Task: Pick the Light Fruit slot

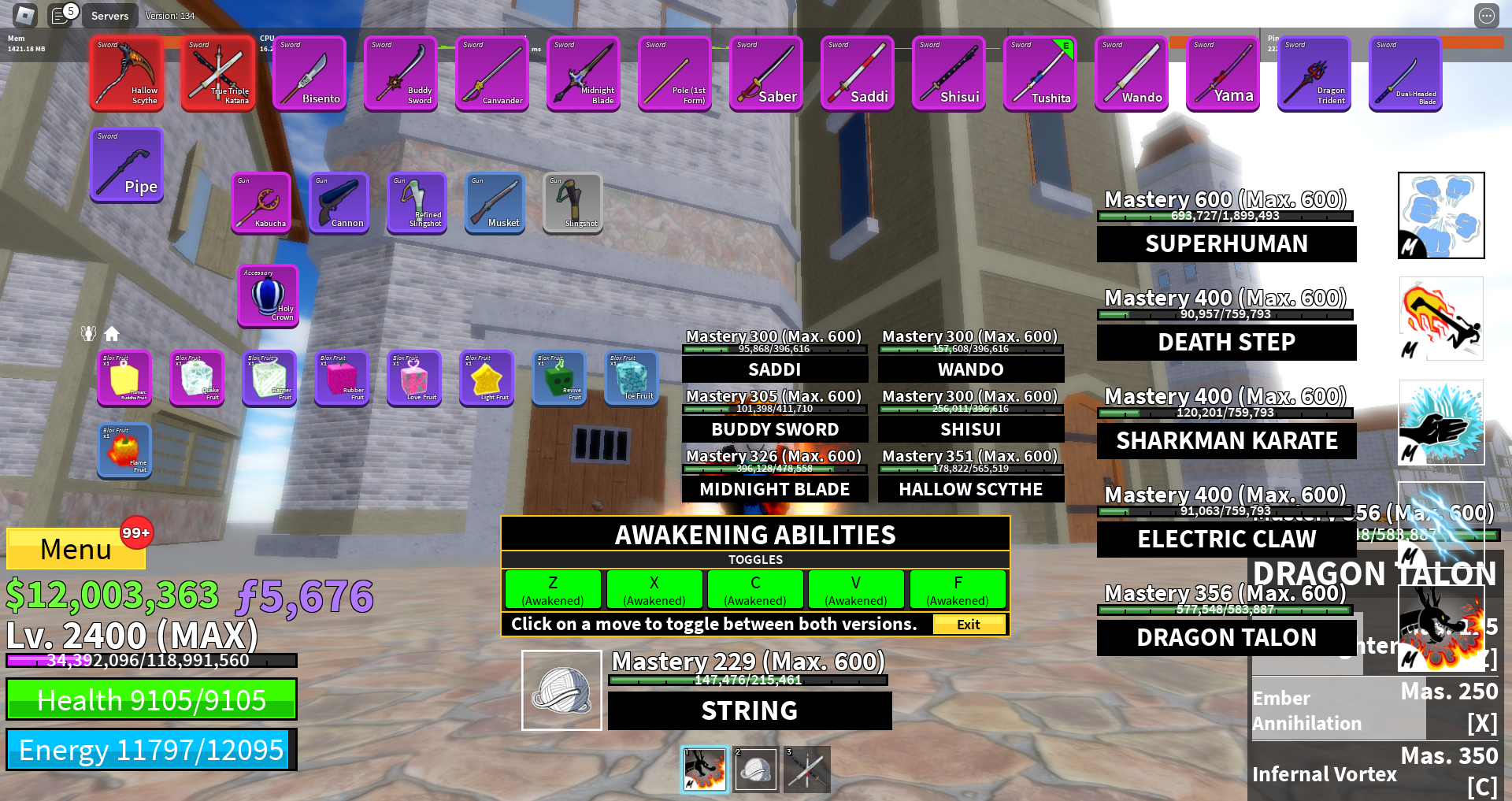Action: (x=487, y=378)
